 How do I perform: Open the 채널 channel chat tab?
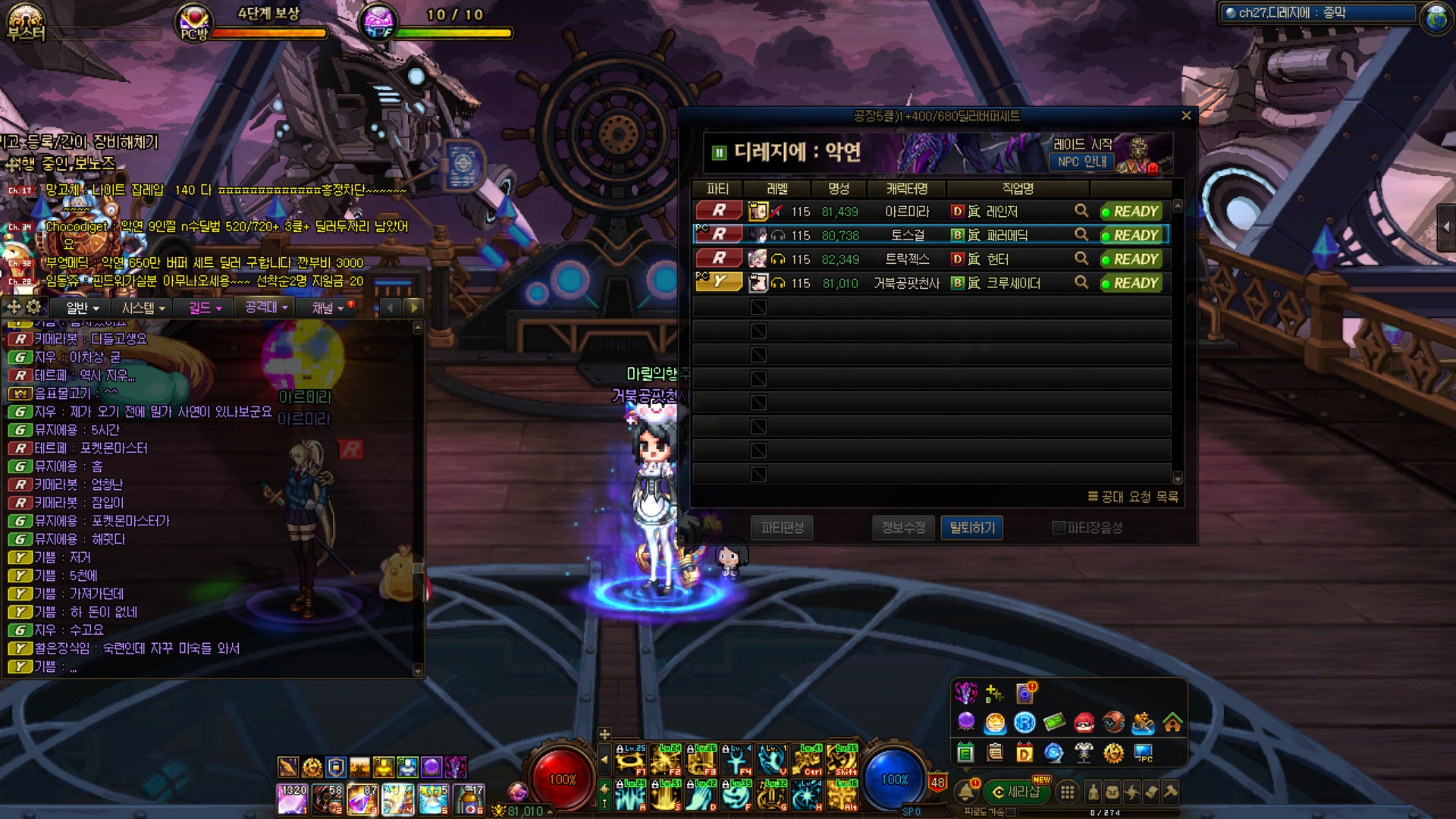(328, 308)
